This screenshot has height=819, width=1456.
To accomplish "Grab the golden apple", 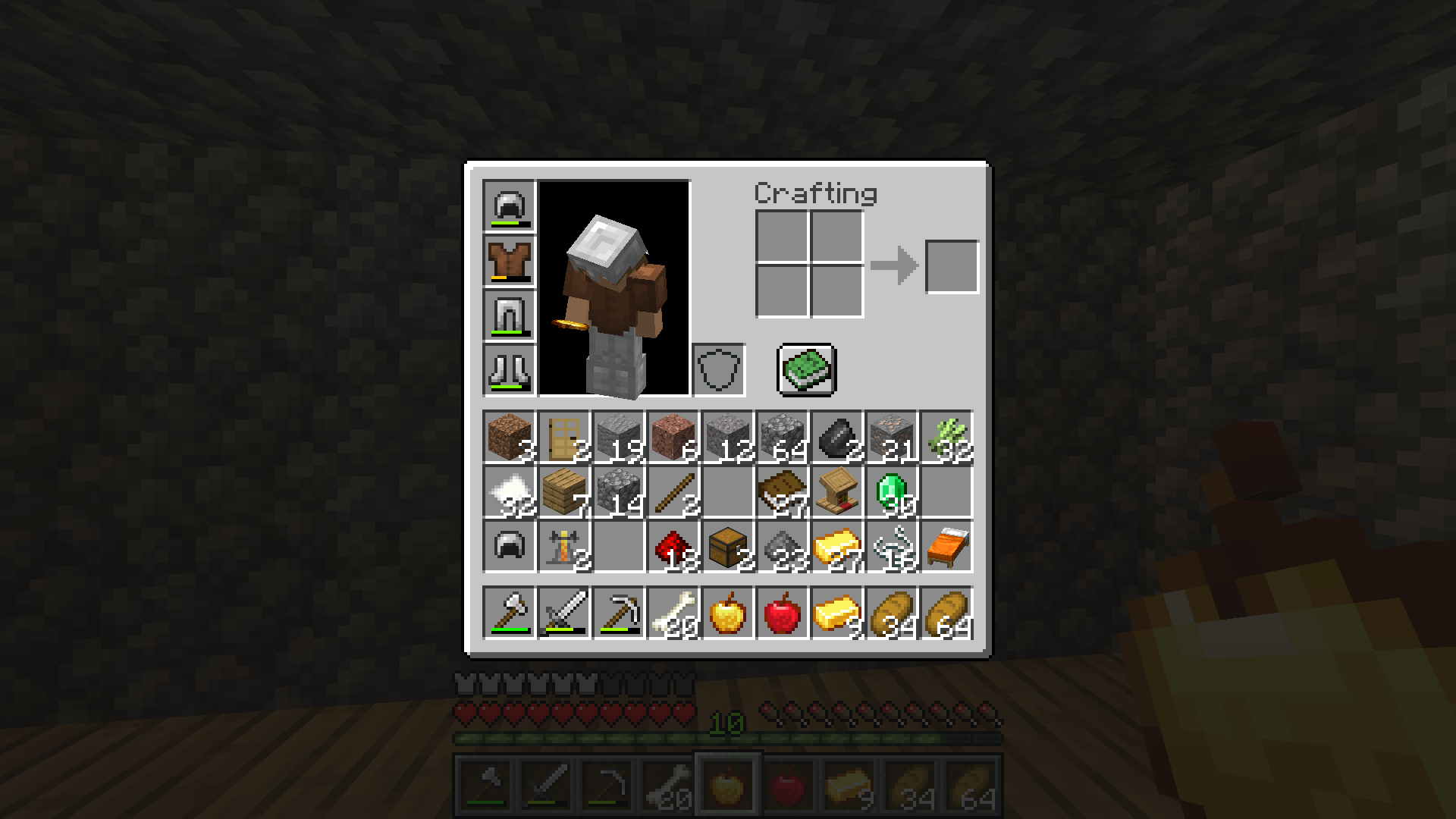I will tap(727, 612).
